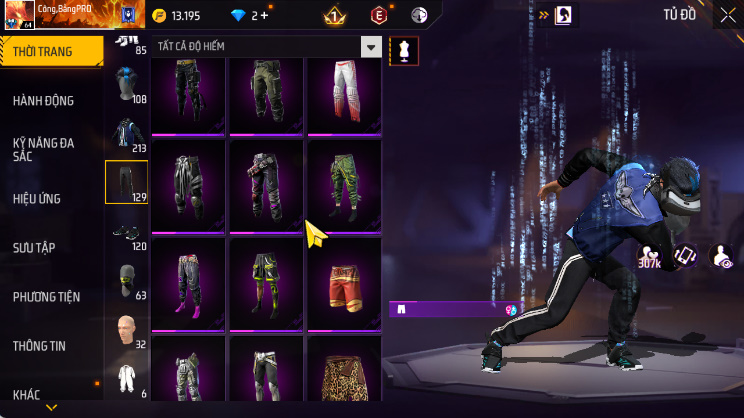The width and height of the screenshot is (744, 418).
Task: Show the Thông Tin tab
Action: [39, 346]
